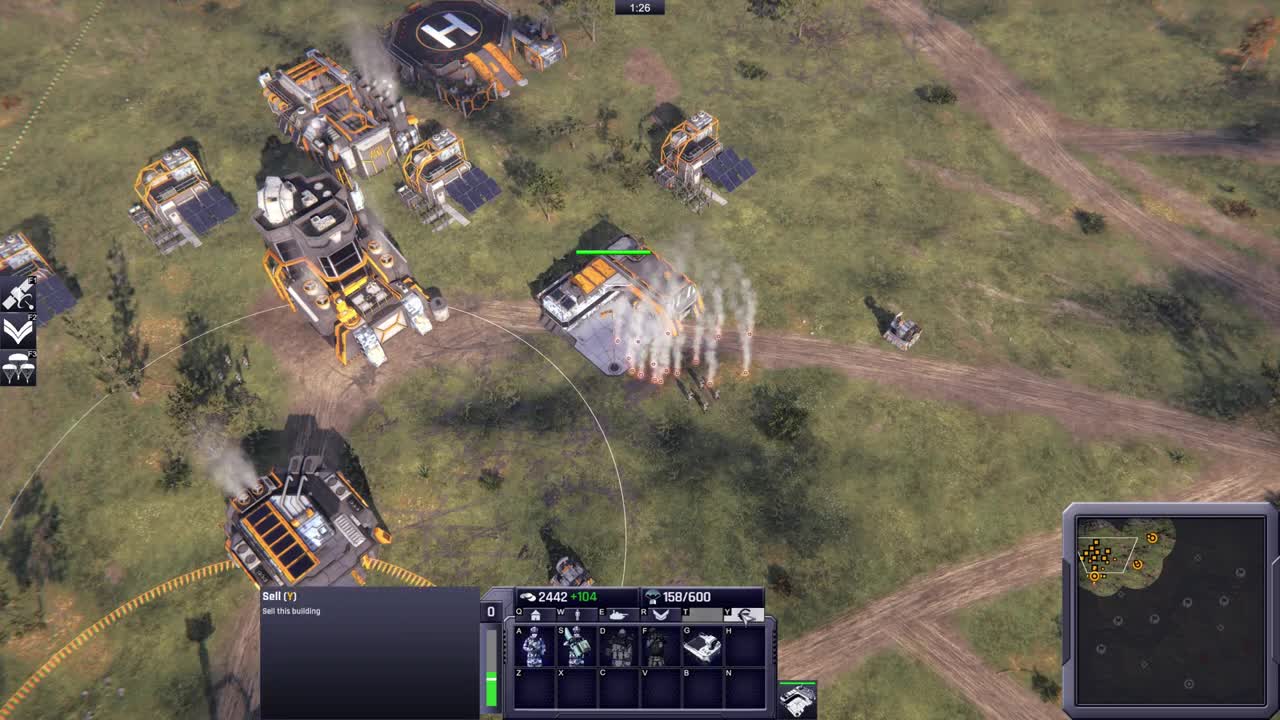Click the 158/600 population counter
This screenshot has width=1280, height=720.
pyautogui.click(x=686, y=596)
